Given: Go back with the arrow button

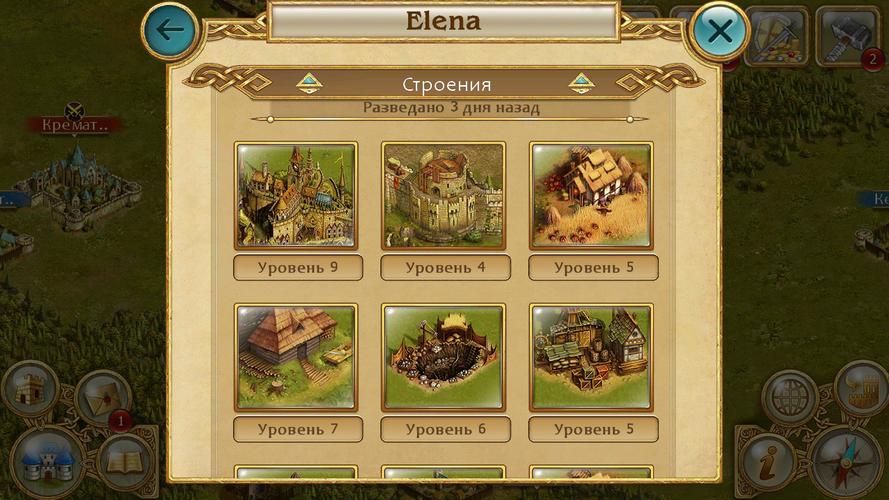Looking at the screenshot, I should [x=171, y=29].
